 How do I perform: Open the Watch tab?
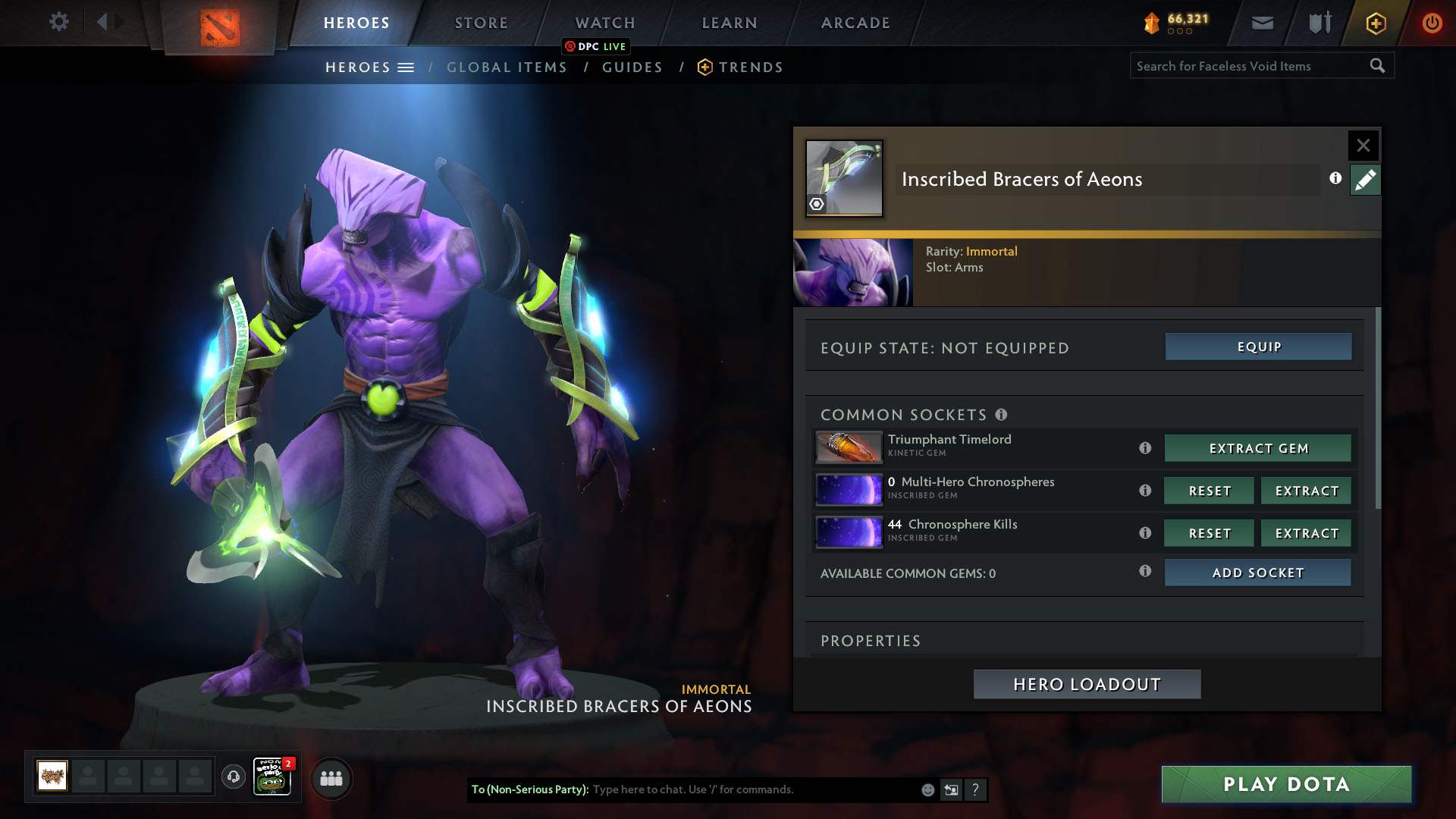(x=605, y=23)
